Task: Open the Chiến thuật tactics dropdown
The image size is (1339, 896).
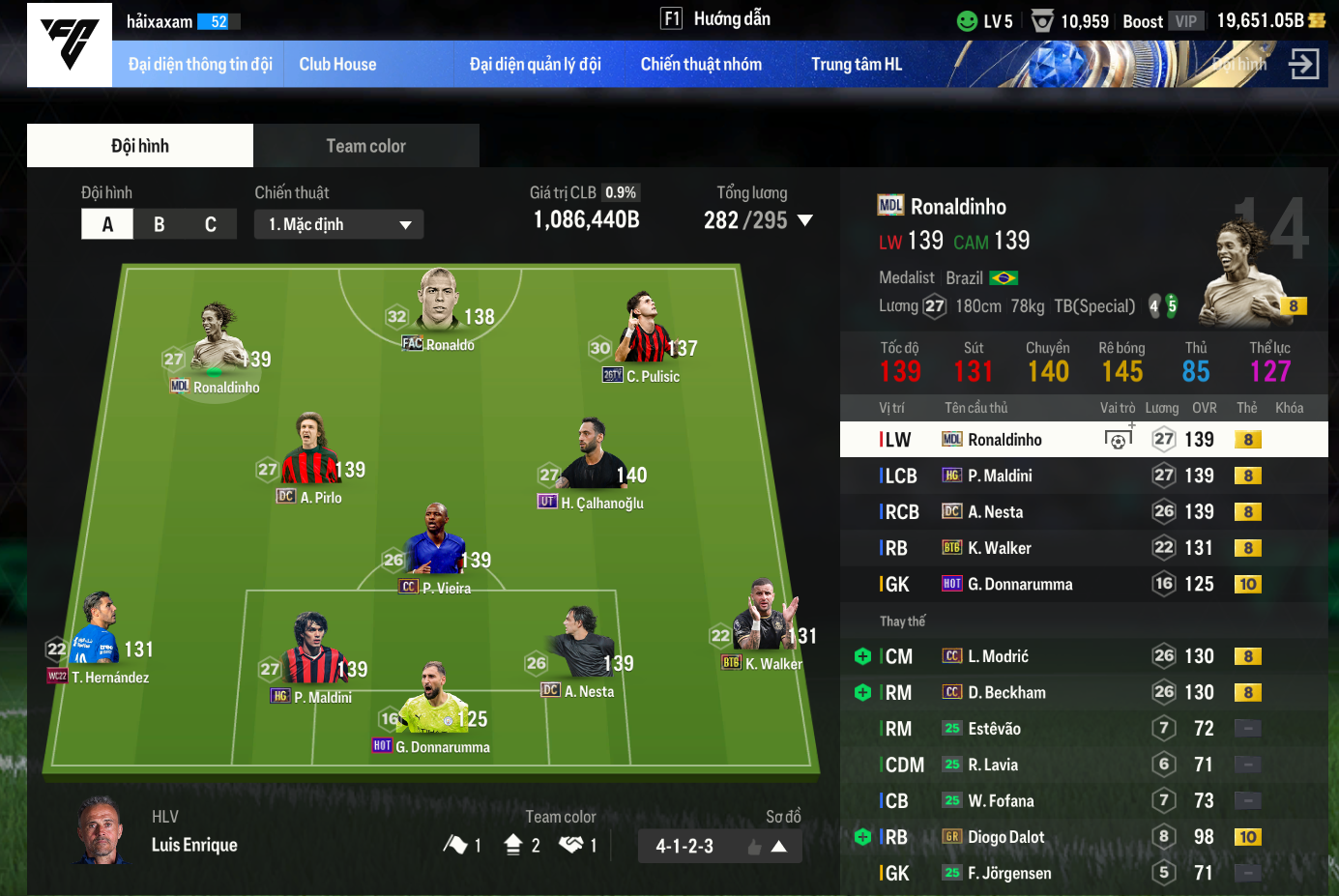Action: (338, 224)
